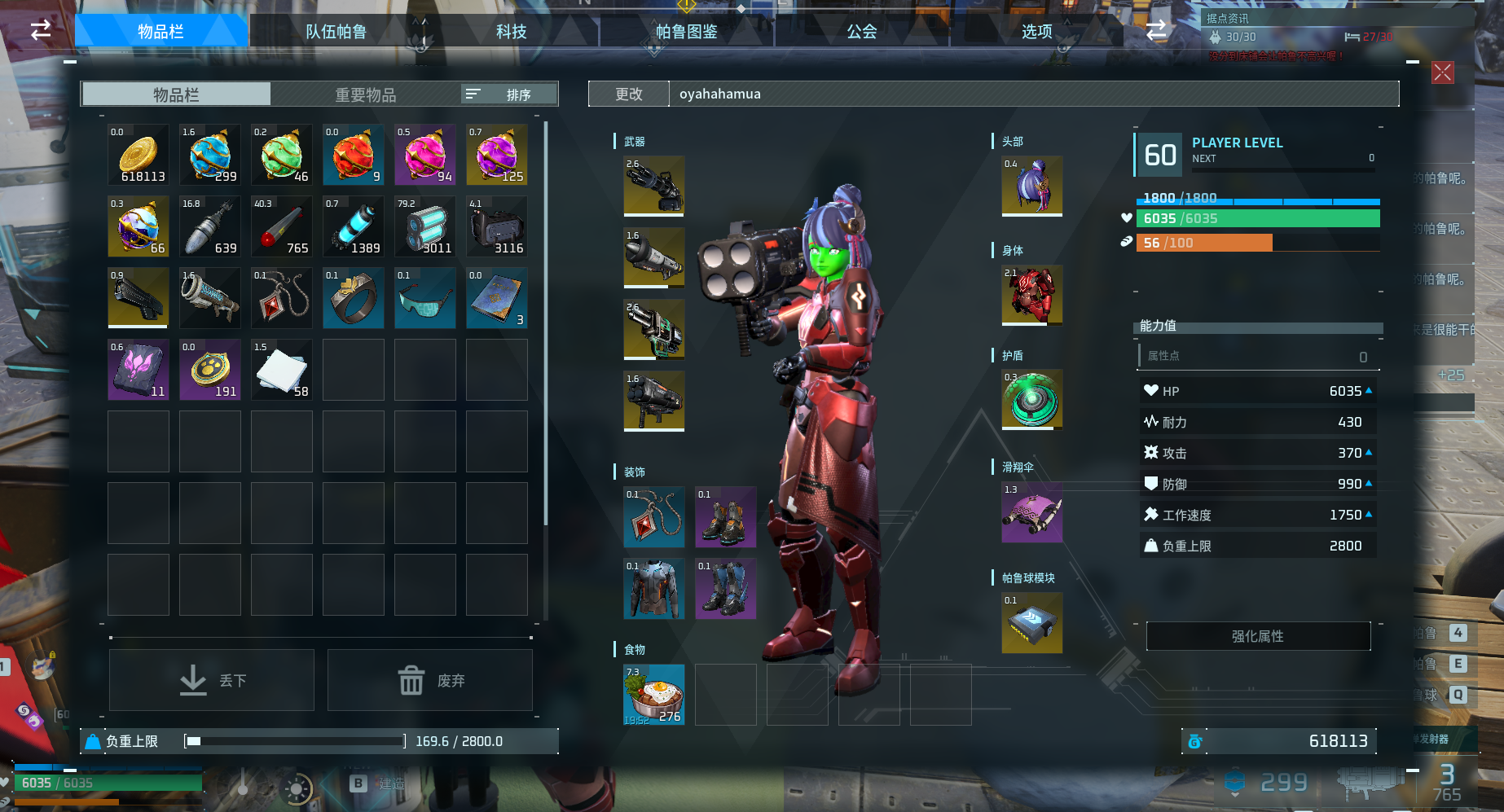Open the 帕鲁图鉴 tab
The image size is (1504, 812).
(686, 32)
